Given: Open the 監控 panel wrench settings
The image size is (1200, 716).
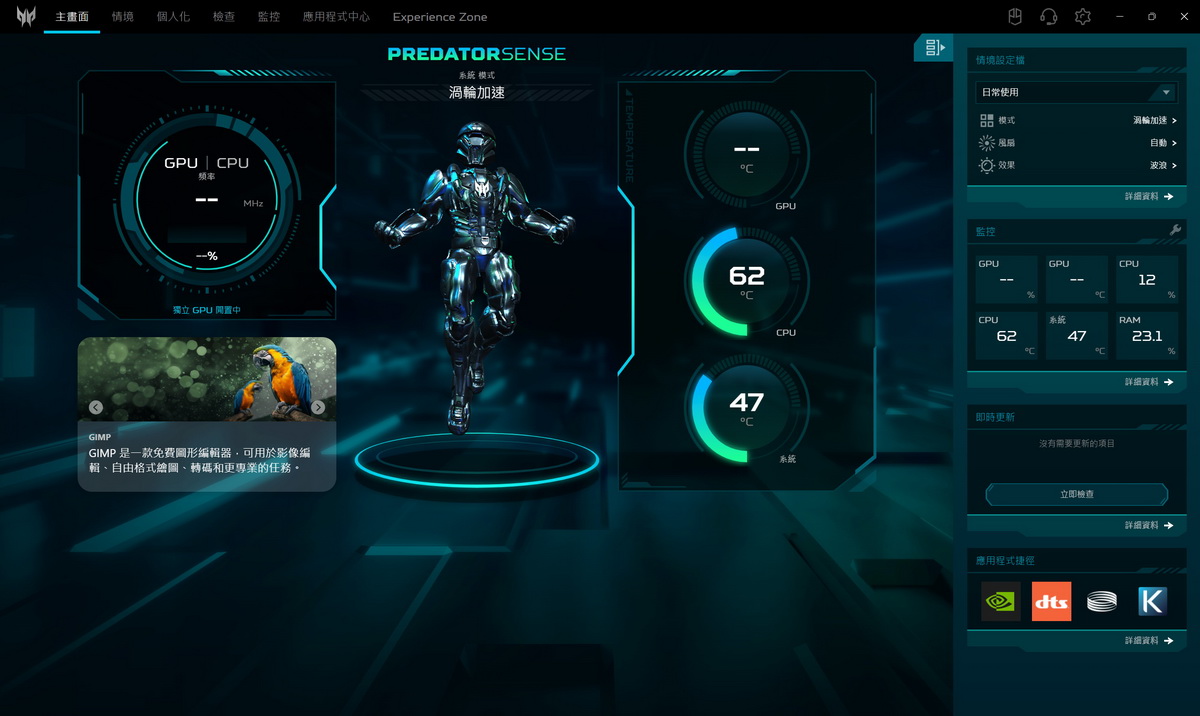Looking at the screenshot, I should point(1176,231).
